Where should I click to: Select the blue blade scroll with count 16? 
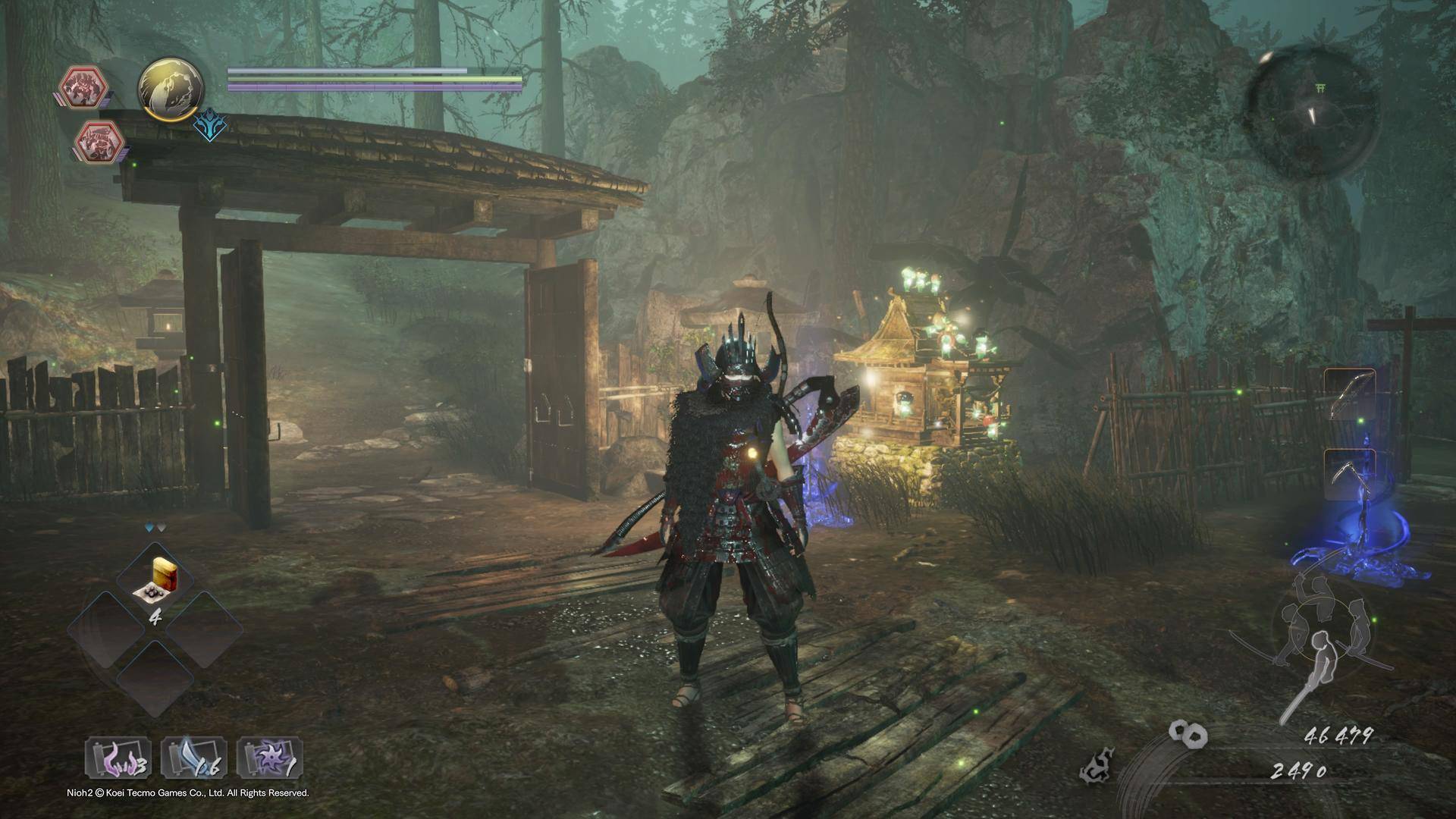point(194,758)
